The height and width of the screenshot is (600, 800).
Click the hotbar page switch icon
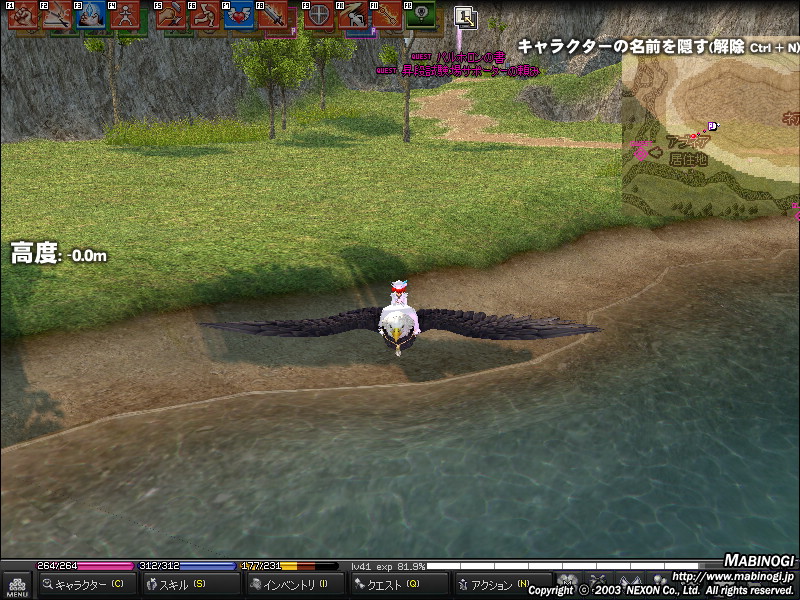pyautogui.click(x=465, y=16)
